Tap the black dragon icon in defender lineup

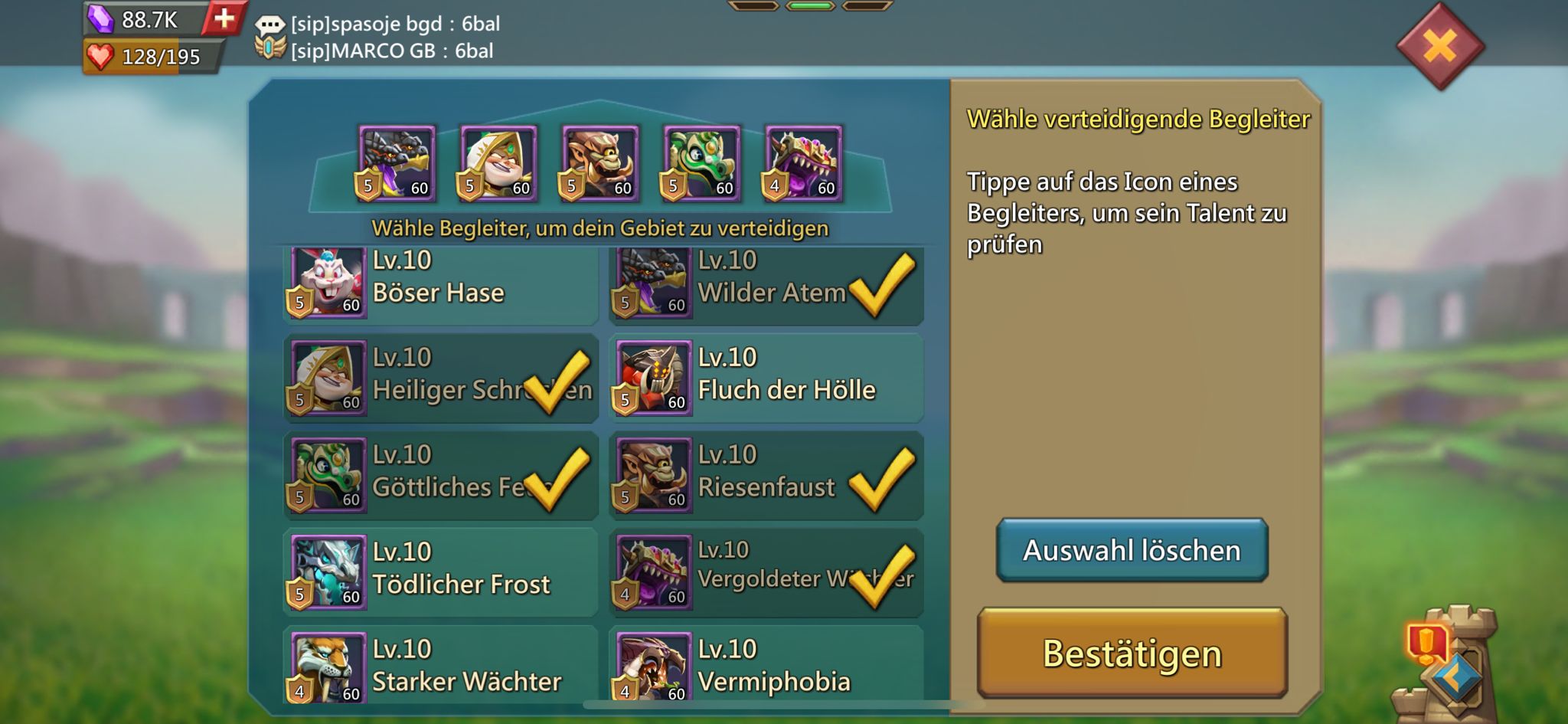point(397,163)
